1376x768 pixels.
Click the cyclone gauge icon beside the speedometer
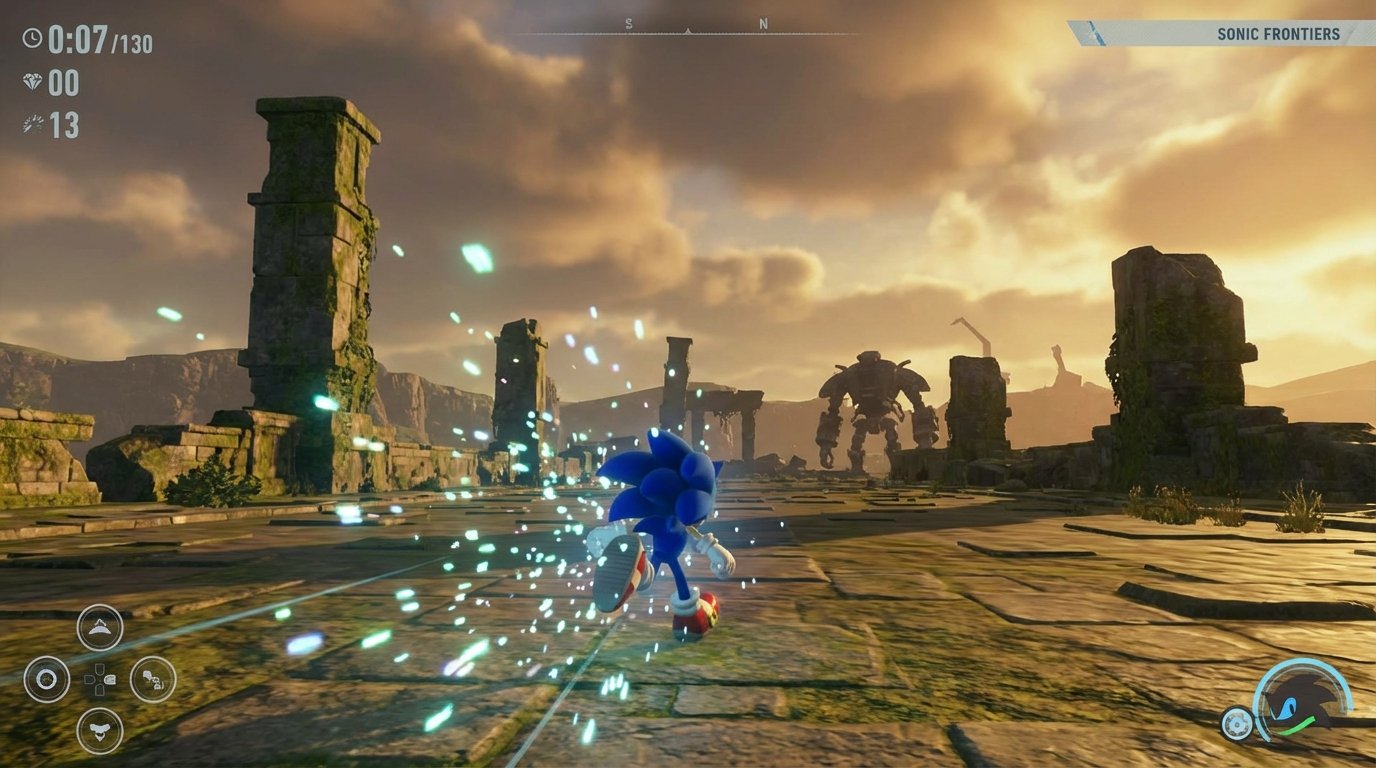pos(1239,723)
